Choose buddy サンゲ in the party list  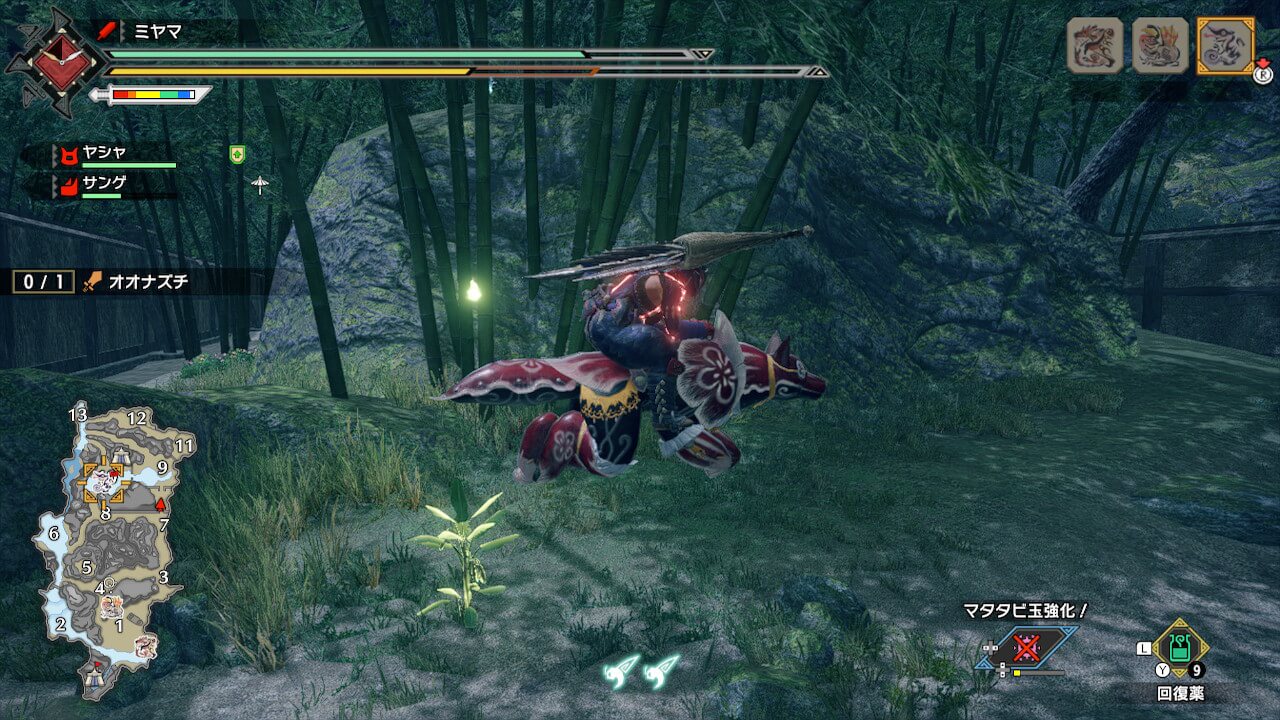click(104, 184)
